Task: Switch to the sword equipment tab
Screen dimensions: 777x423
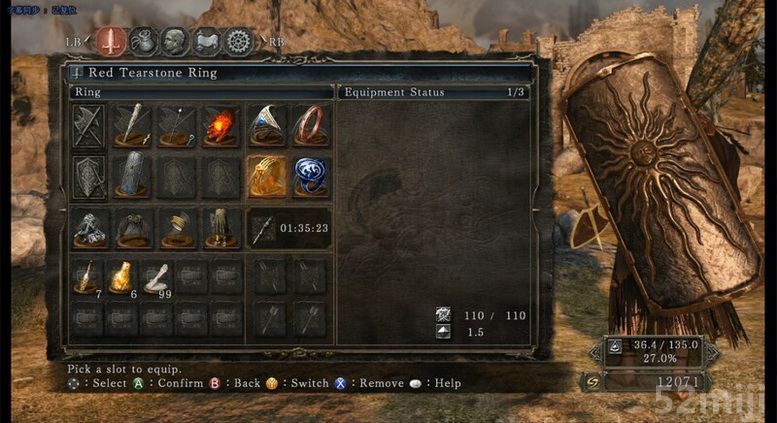Action: [112, 42]
